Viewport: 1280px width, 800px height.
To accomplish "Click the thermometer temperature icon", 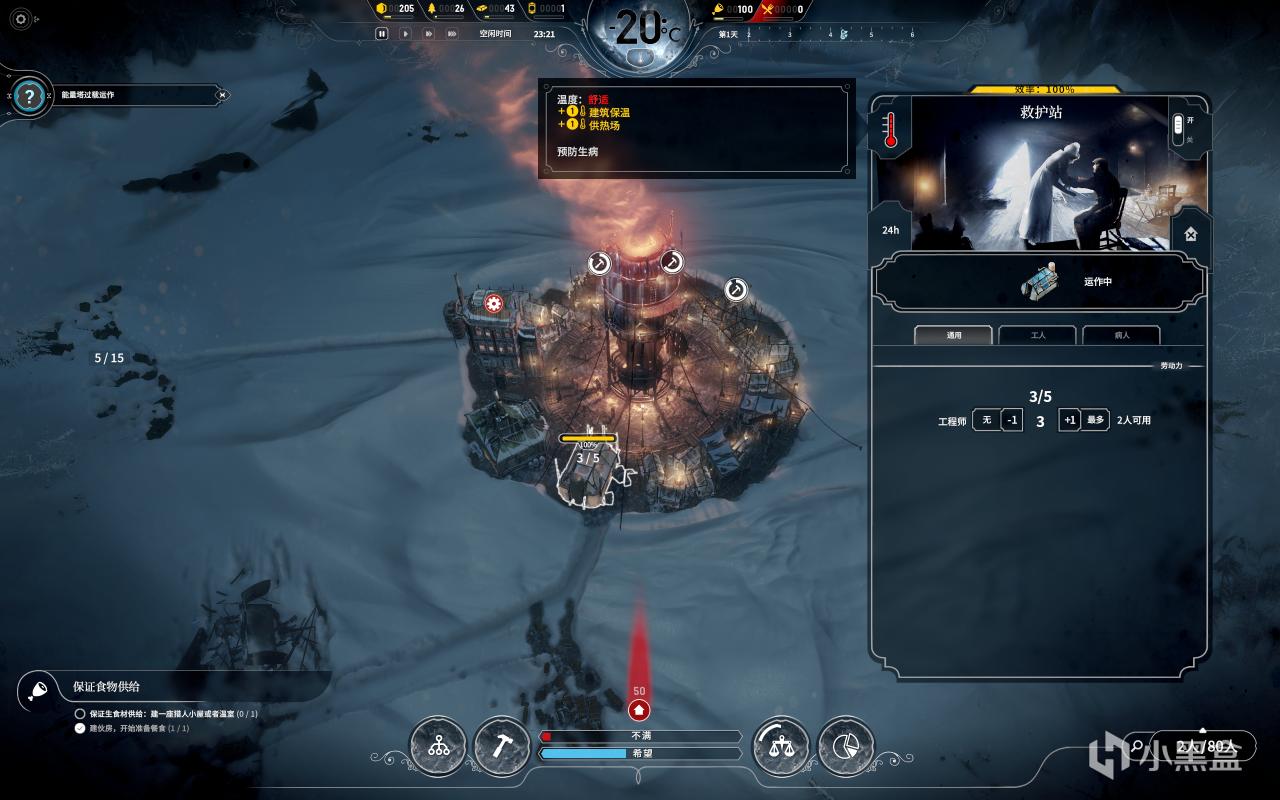I will 890,129.
